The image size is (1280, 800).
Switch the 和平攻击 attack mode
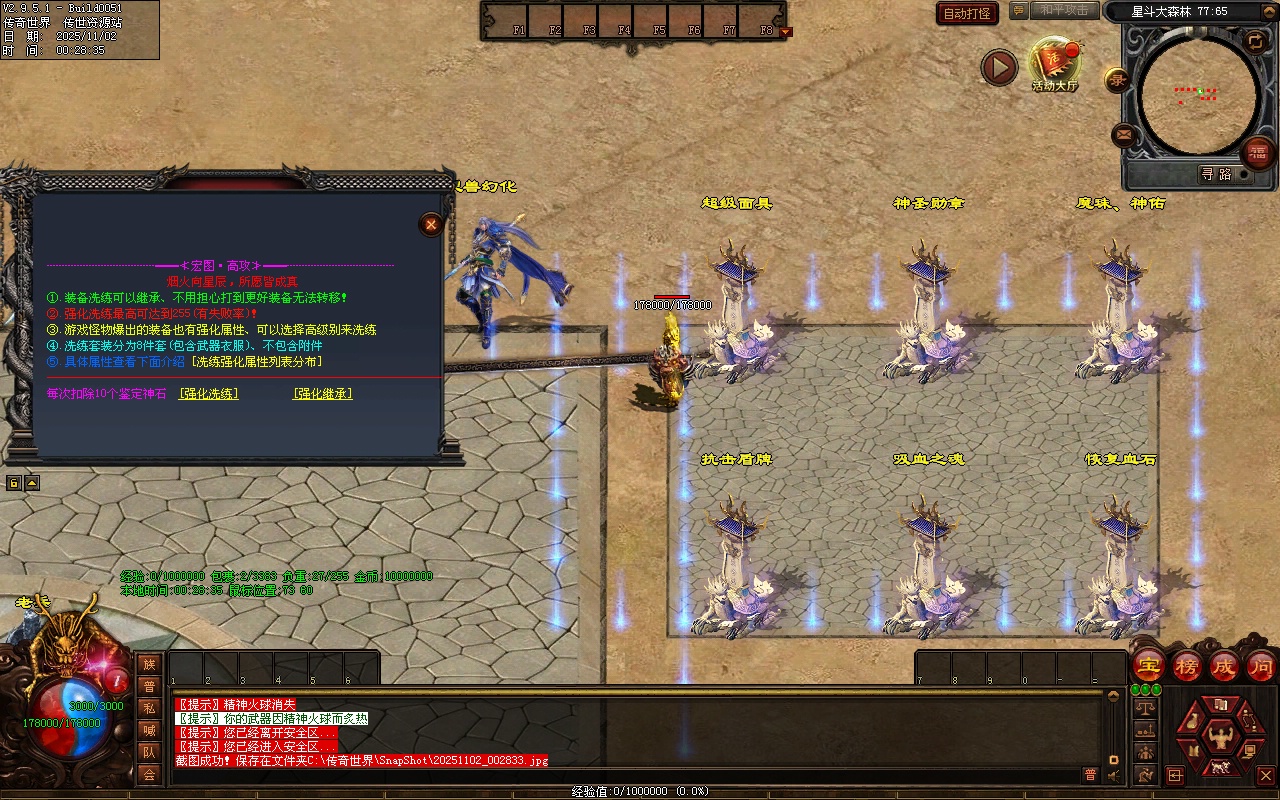click(1063, 10)
